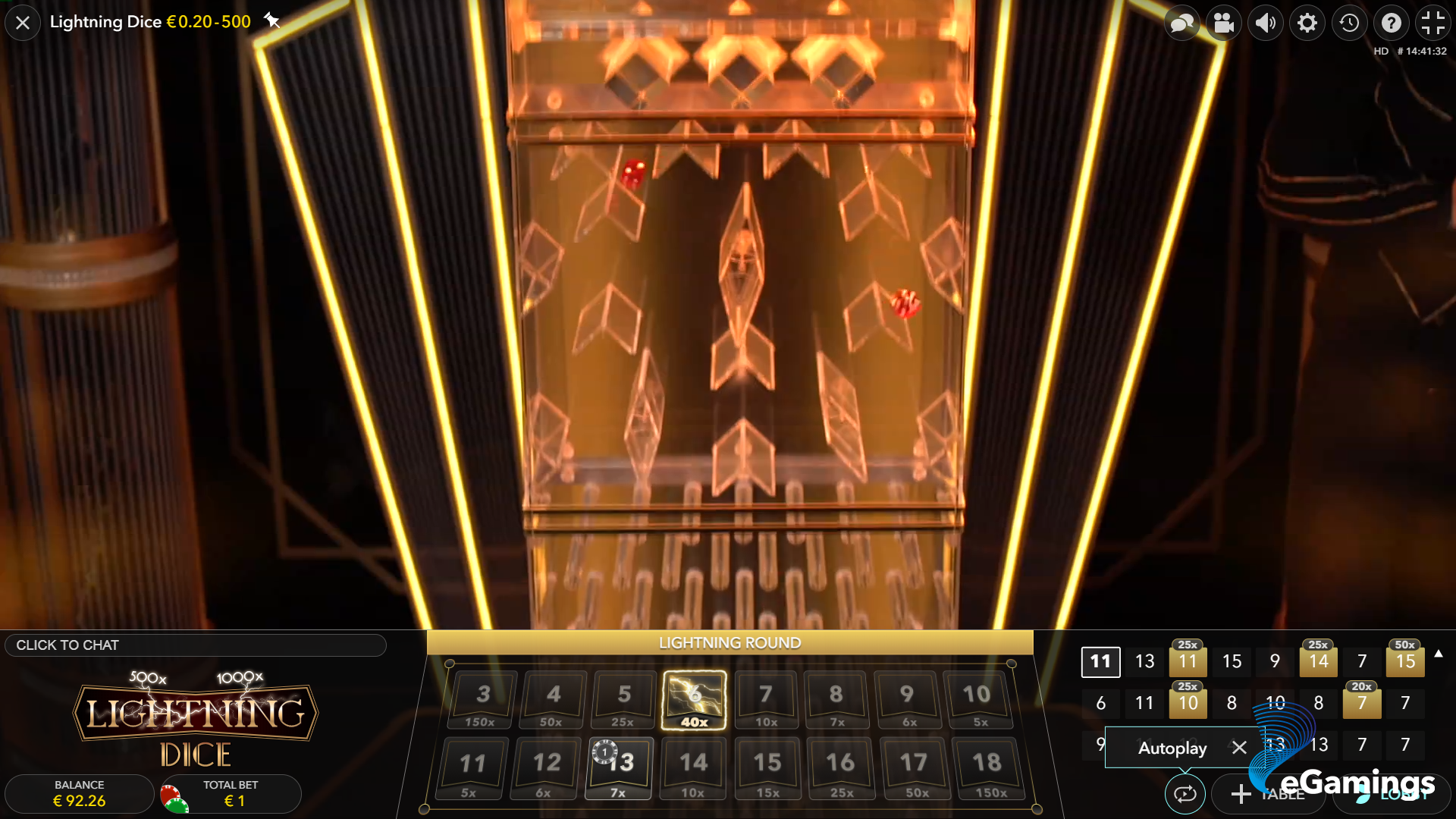Screen dimensions: 1456x819
Task: Add another table with plus button
Action: [1241, 794]
